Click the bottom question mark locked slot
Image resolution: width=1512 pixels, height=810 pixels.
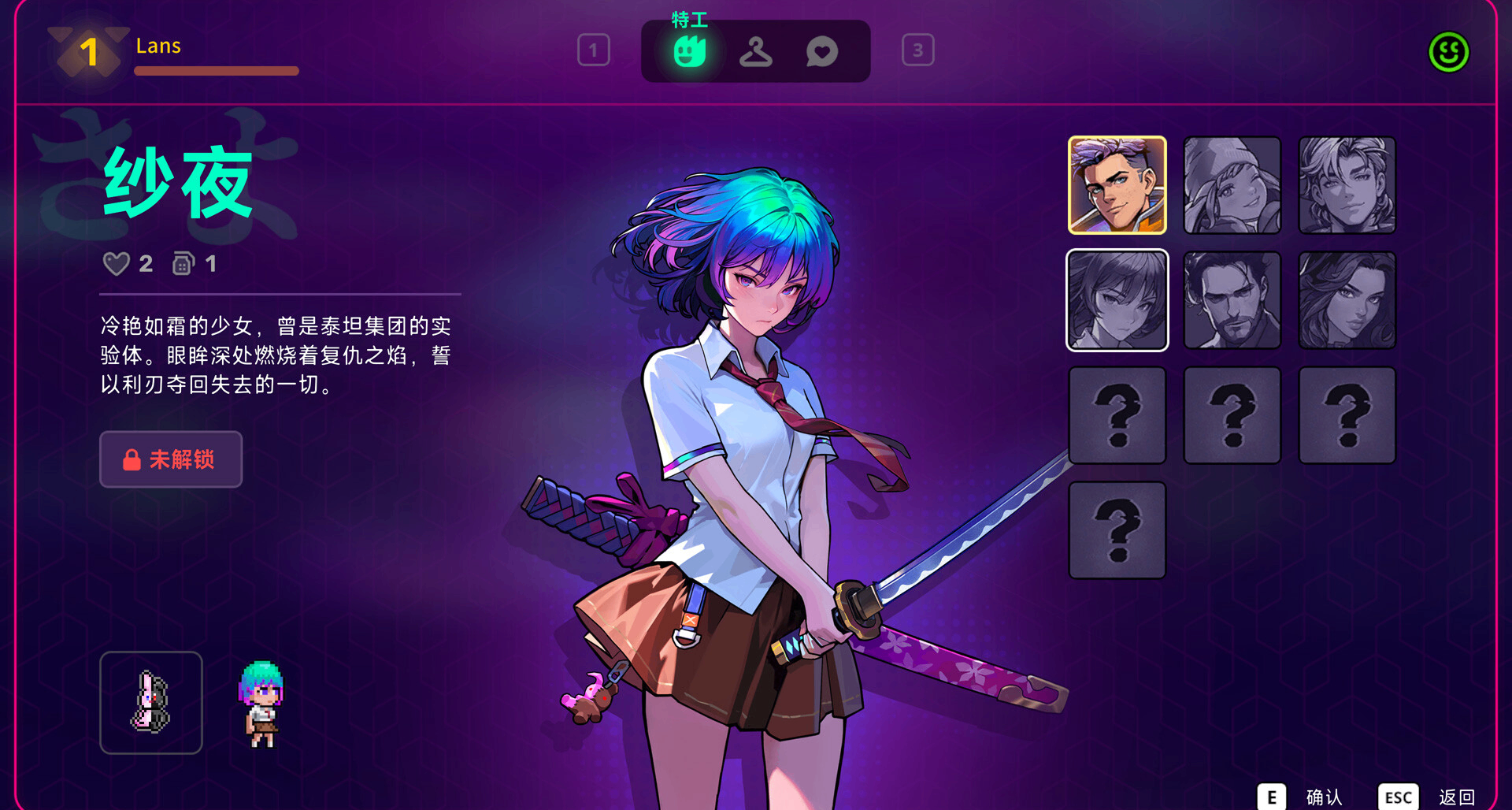pos(1117,529)
